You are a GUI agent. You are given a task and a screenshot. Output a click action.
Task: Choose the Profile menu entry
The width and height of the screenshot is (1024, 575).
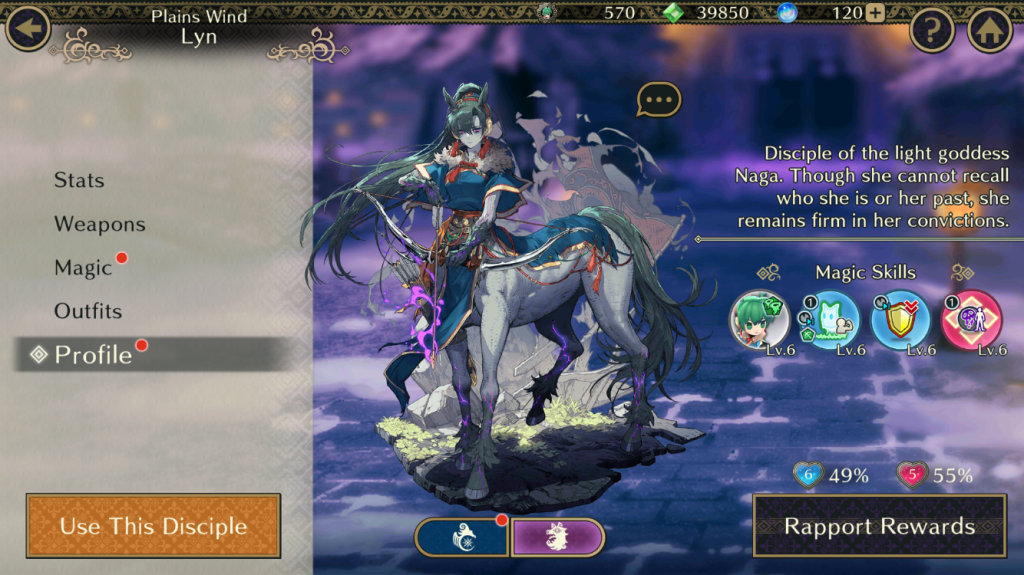(93, 355)
